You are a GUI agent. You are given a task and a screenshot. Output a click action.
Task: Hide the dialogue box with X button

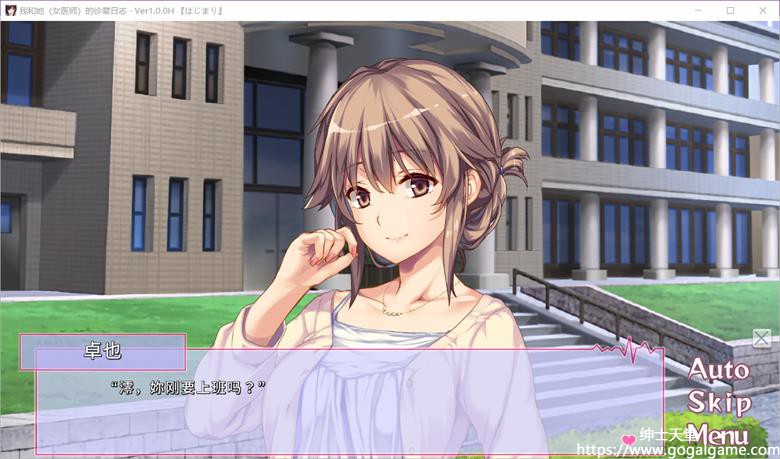coord(761,338)
